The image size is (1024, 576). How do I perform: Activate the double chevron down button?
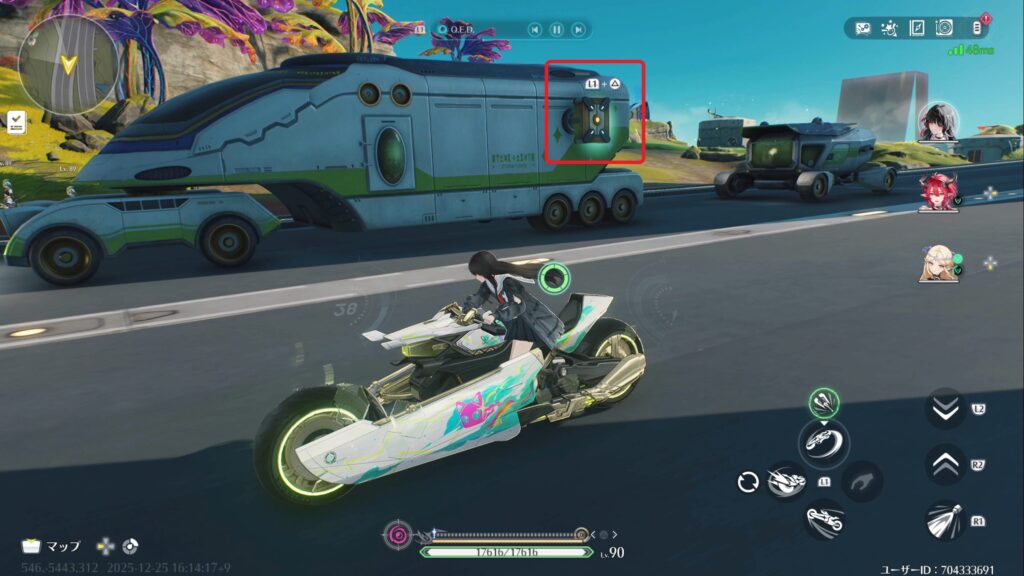click(x=945, y=408)
